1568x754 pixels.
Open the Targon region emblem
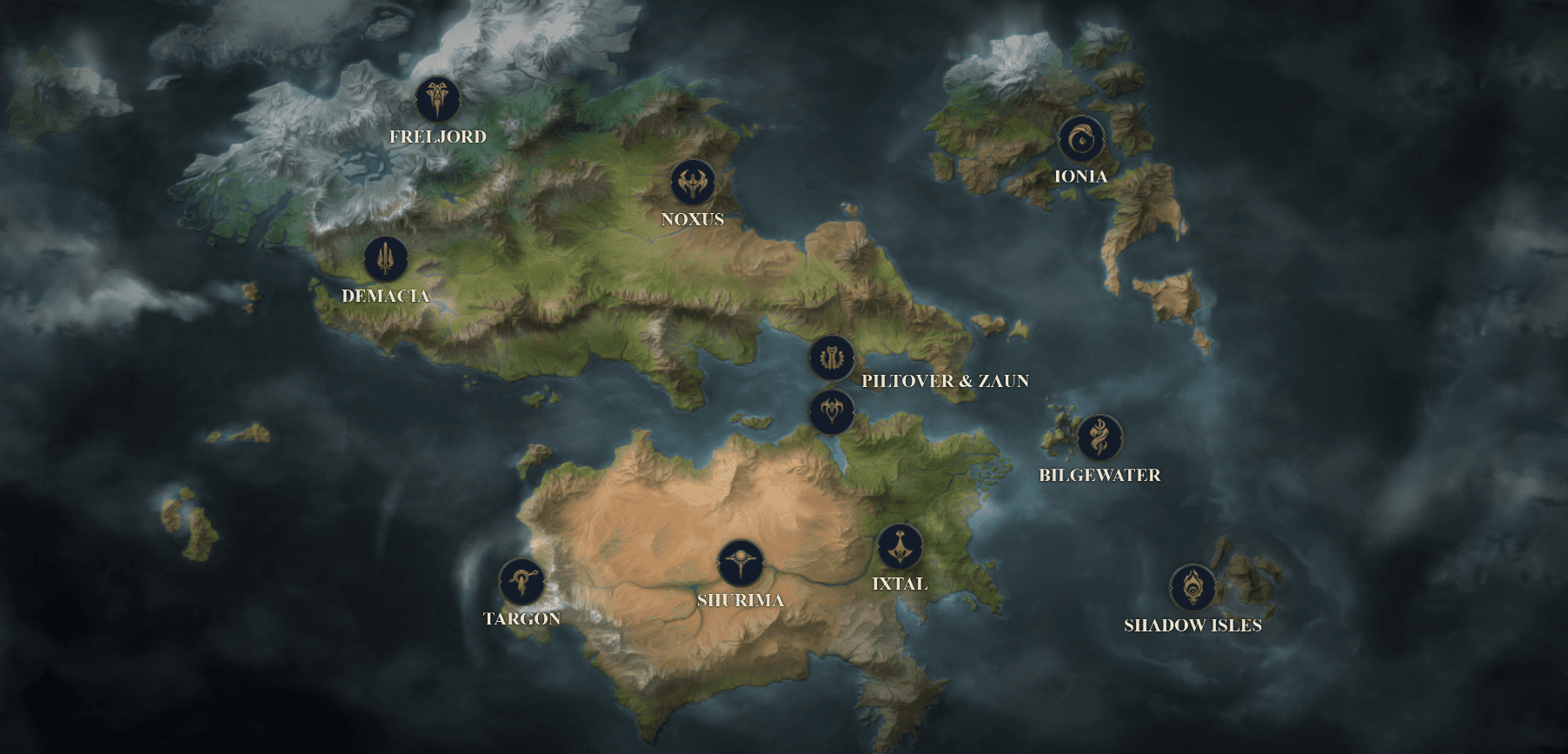[x=522, y=581]
